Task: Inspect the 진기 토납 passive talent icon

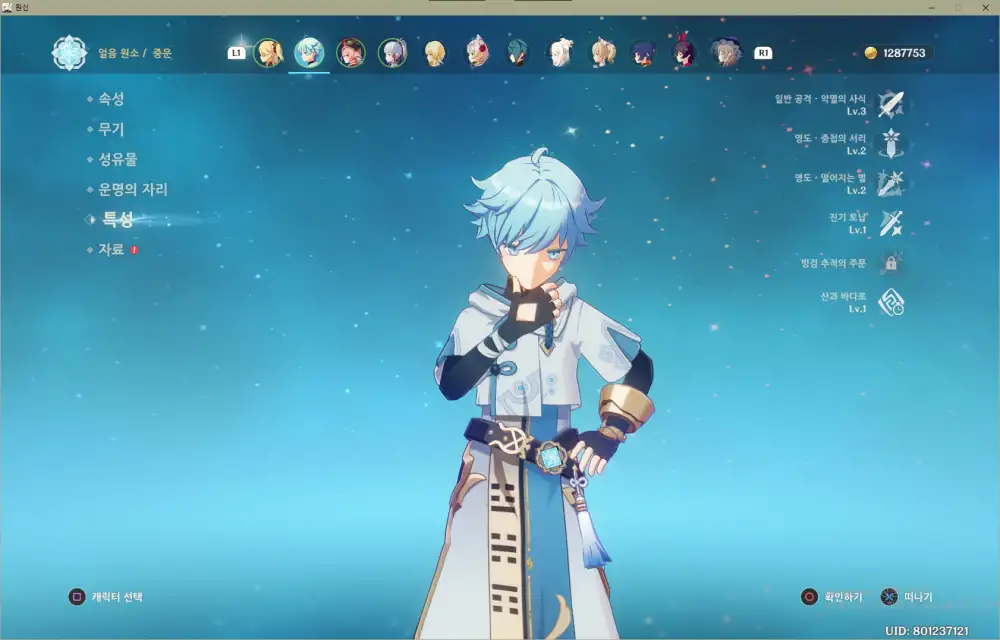Action: pyautogui.click(x=890, y=223)
